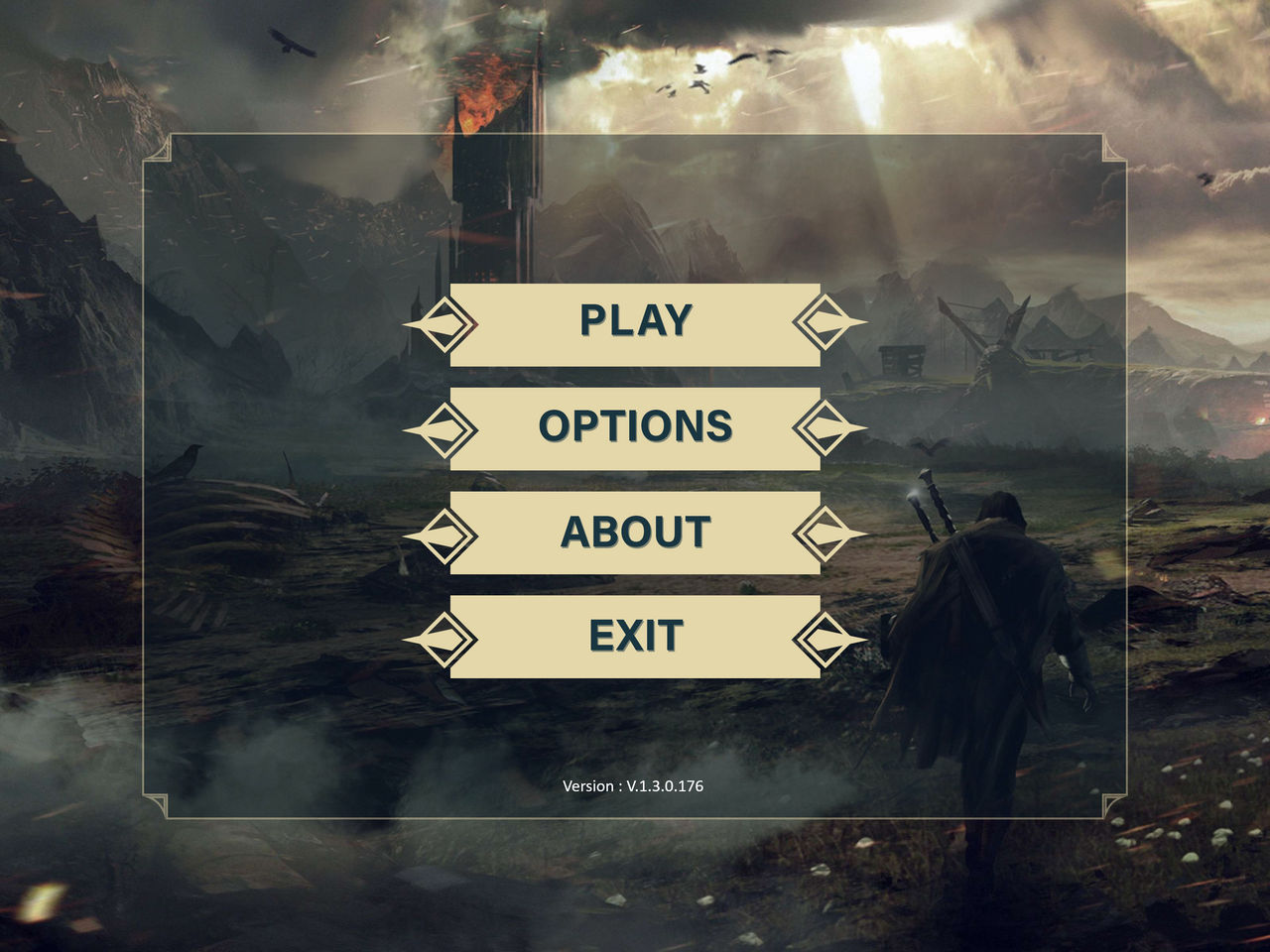
Task: Click the diamond arrow left of ABOUT
Action: (x=444, y=533)
